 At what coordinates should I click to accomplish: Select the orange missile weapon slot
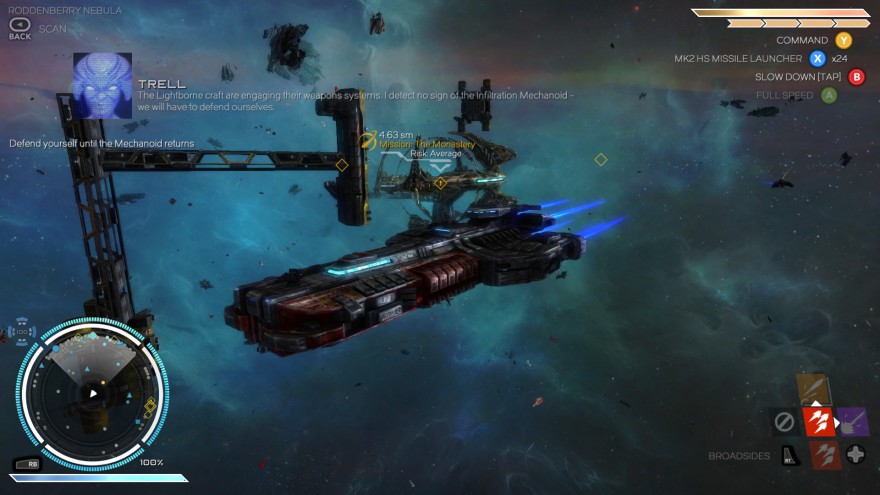point(814,390)
